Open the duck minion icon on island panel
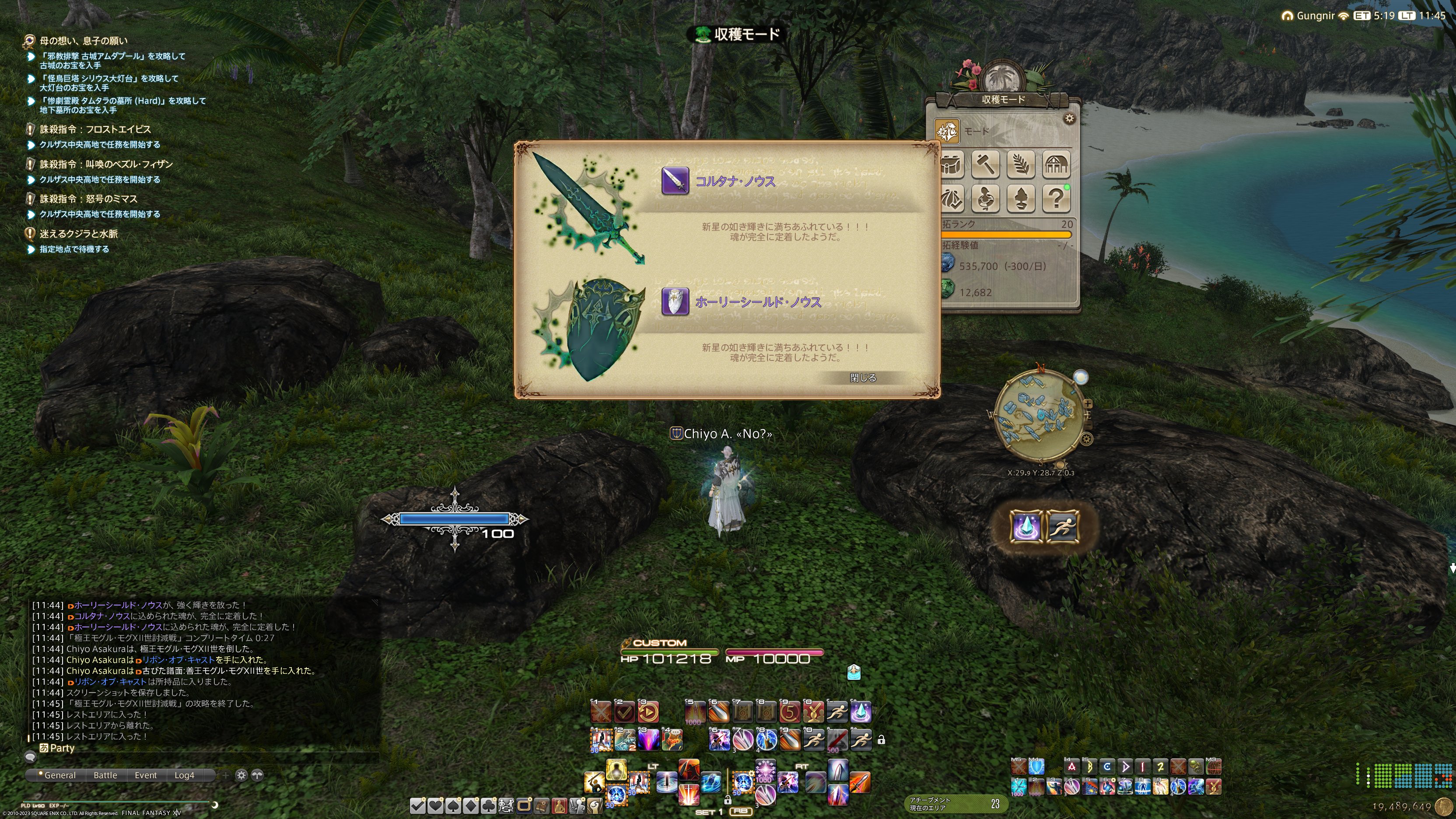The image size is (1456, 819). [986, 198]
